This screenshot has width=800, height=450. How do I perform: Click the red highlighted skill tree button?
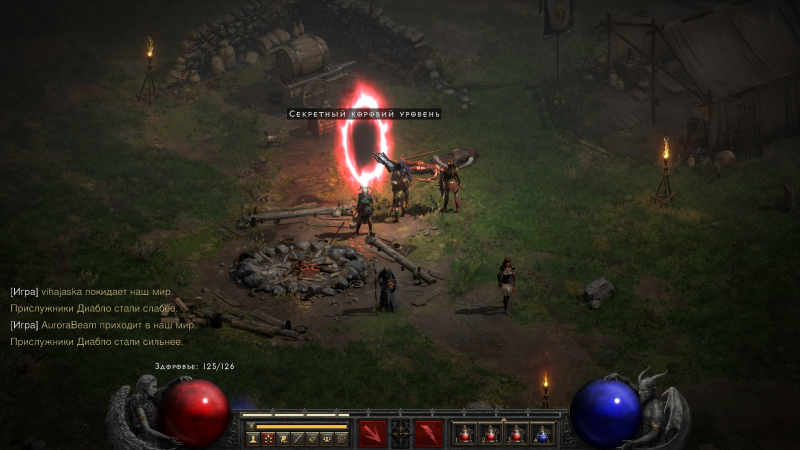coord(268,438)
